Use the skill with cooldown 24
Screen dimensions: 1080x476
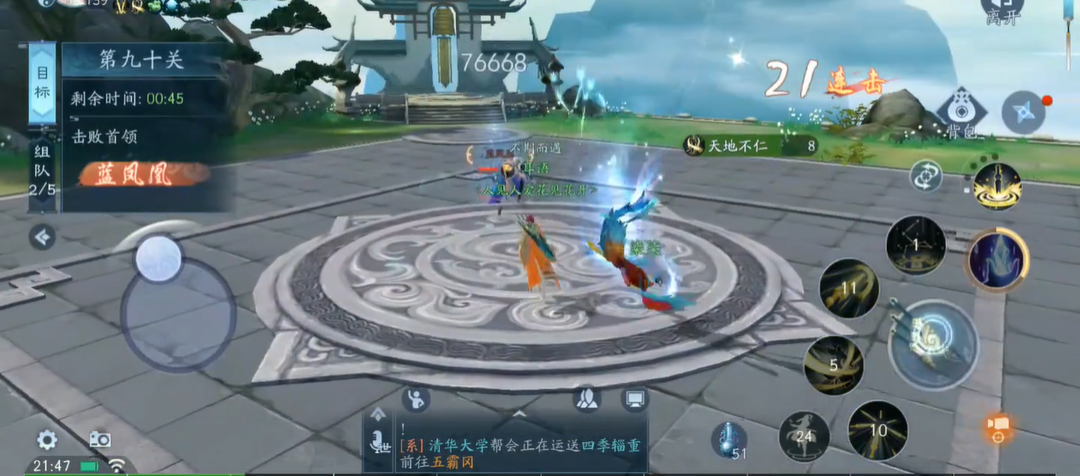tap(804, 435)
